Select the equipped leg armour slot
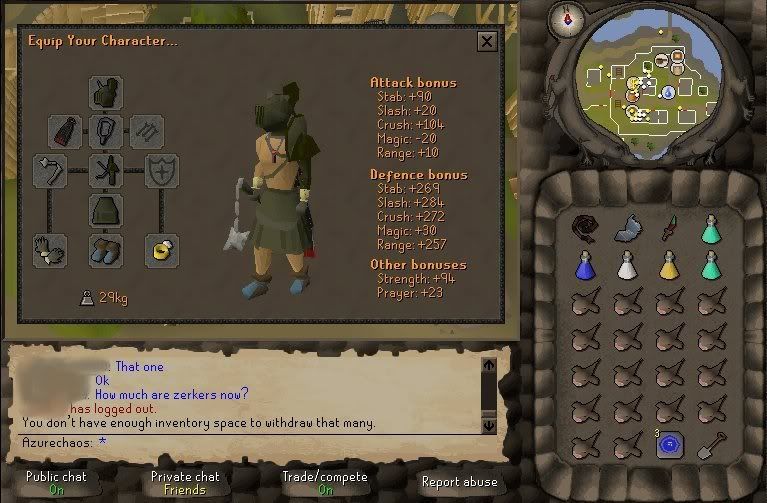 point(105,210)
